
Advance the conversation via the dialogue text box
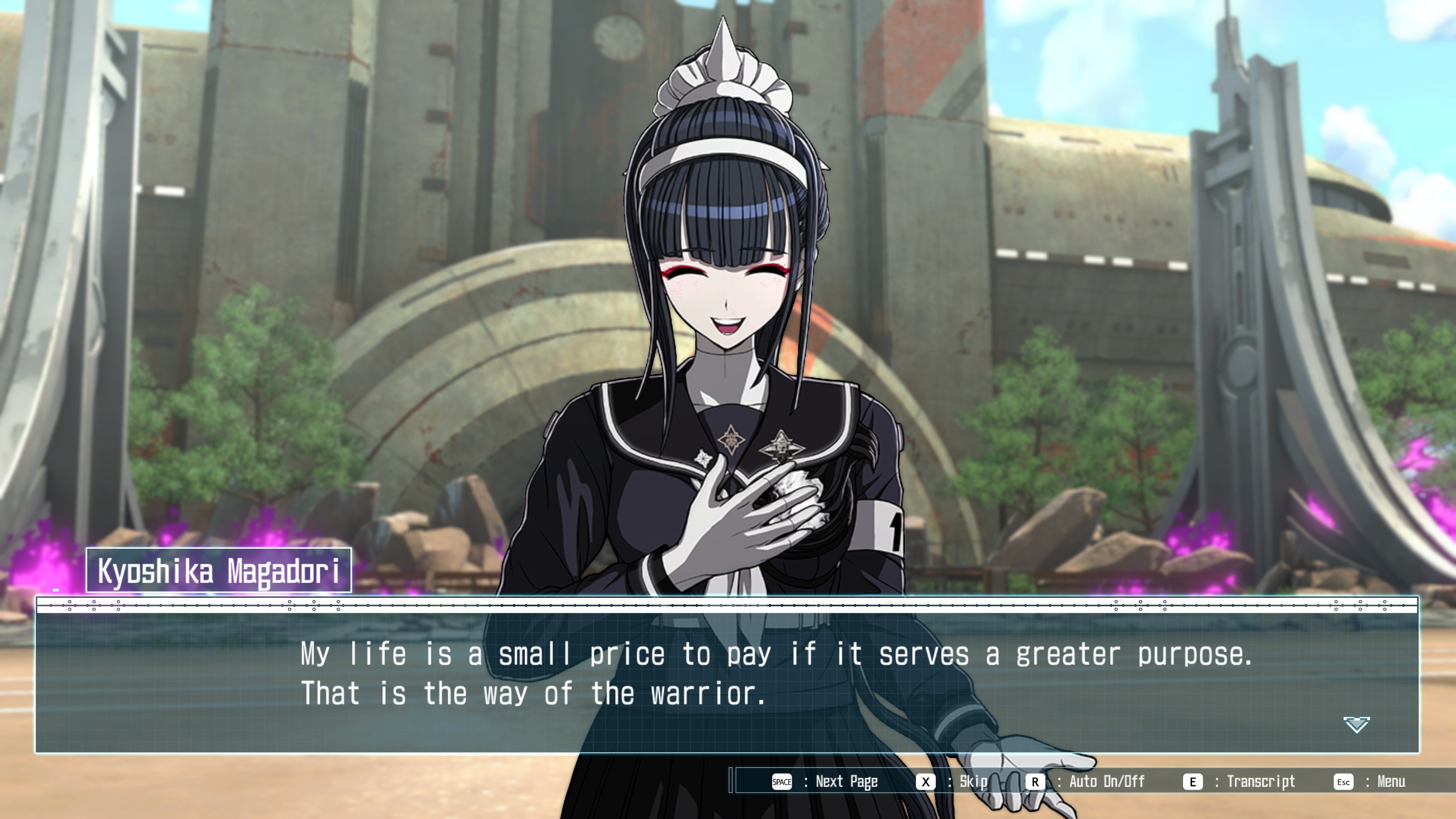pos(727,675)
